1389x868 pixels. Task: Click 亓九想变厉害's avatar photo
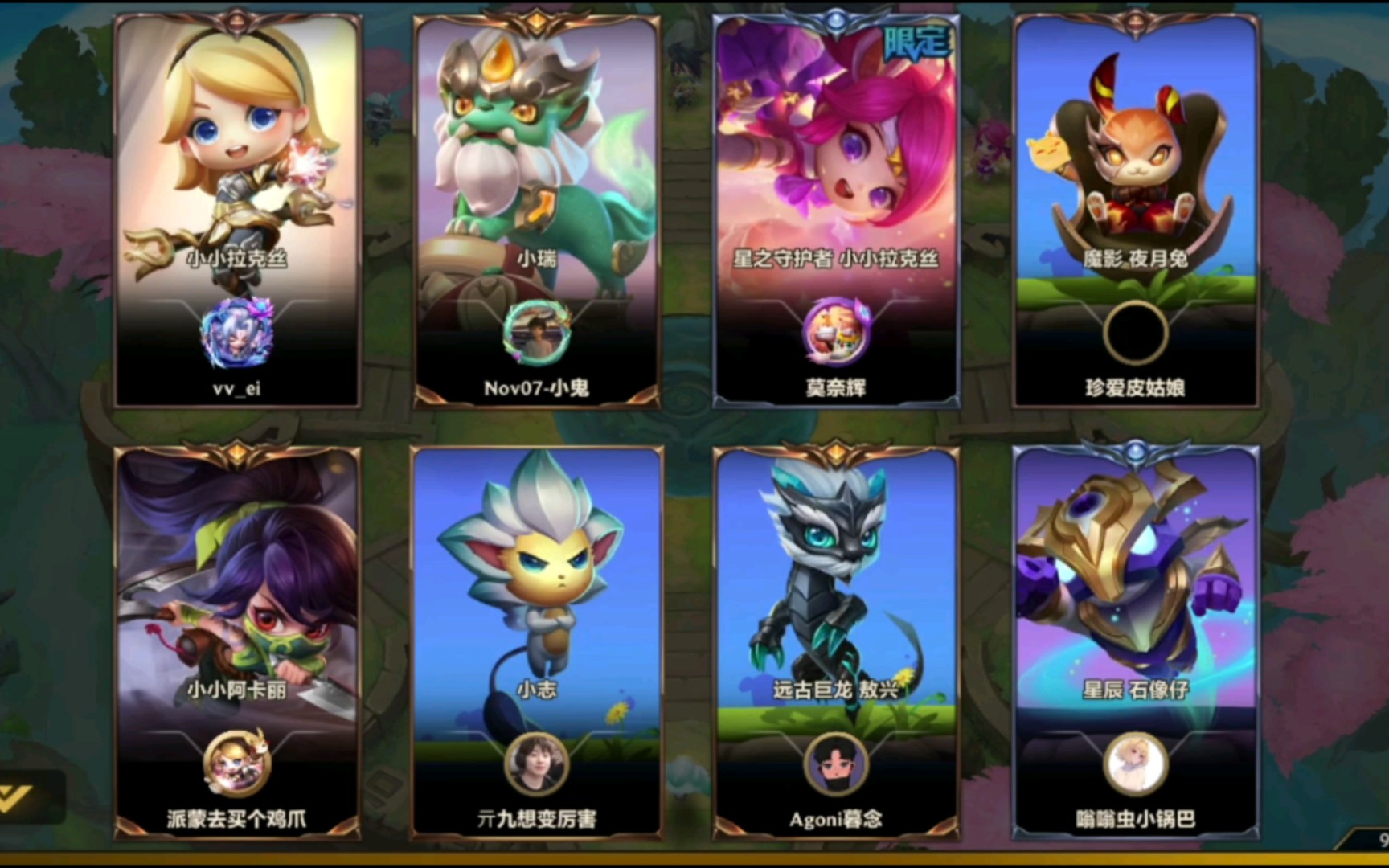click(x=537, y=764)
